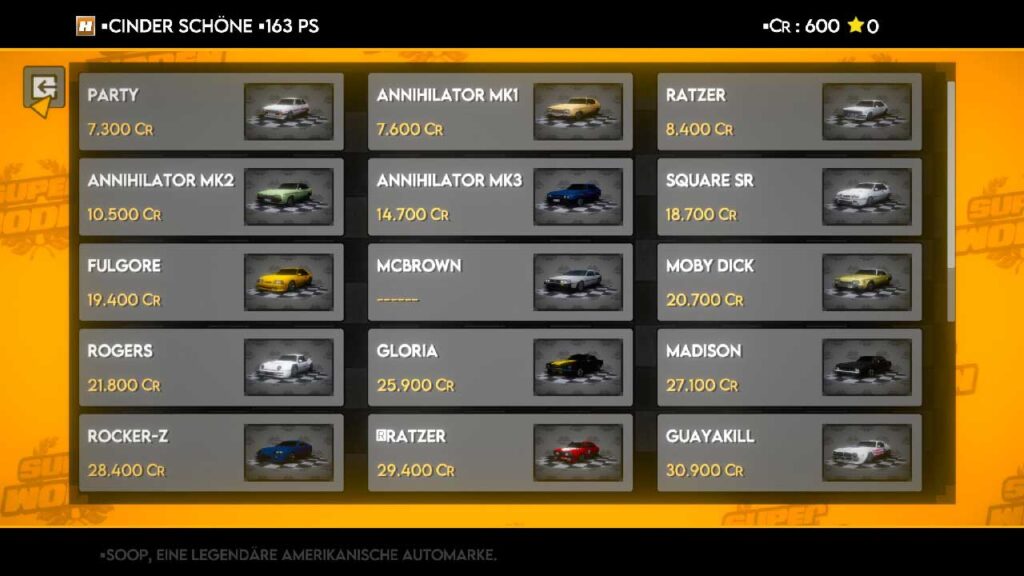
Task: Select the blue Rocker-Z car
Action: [x=211, y=452]
